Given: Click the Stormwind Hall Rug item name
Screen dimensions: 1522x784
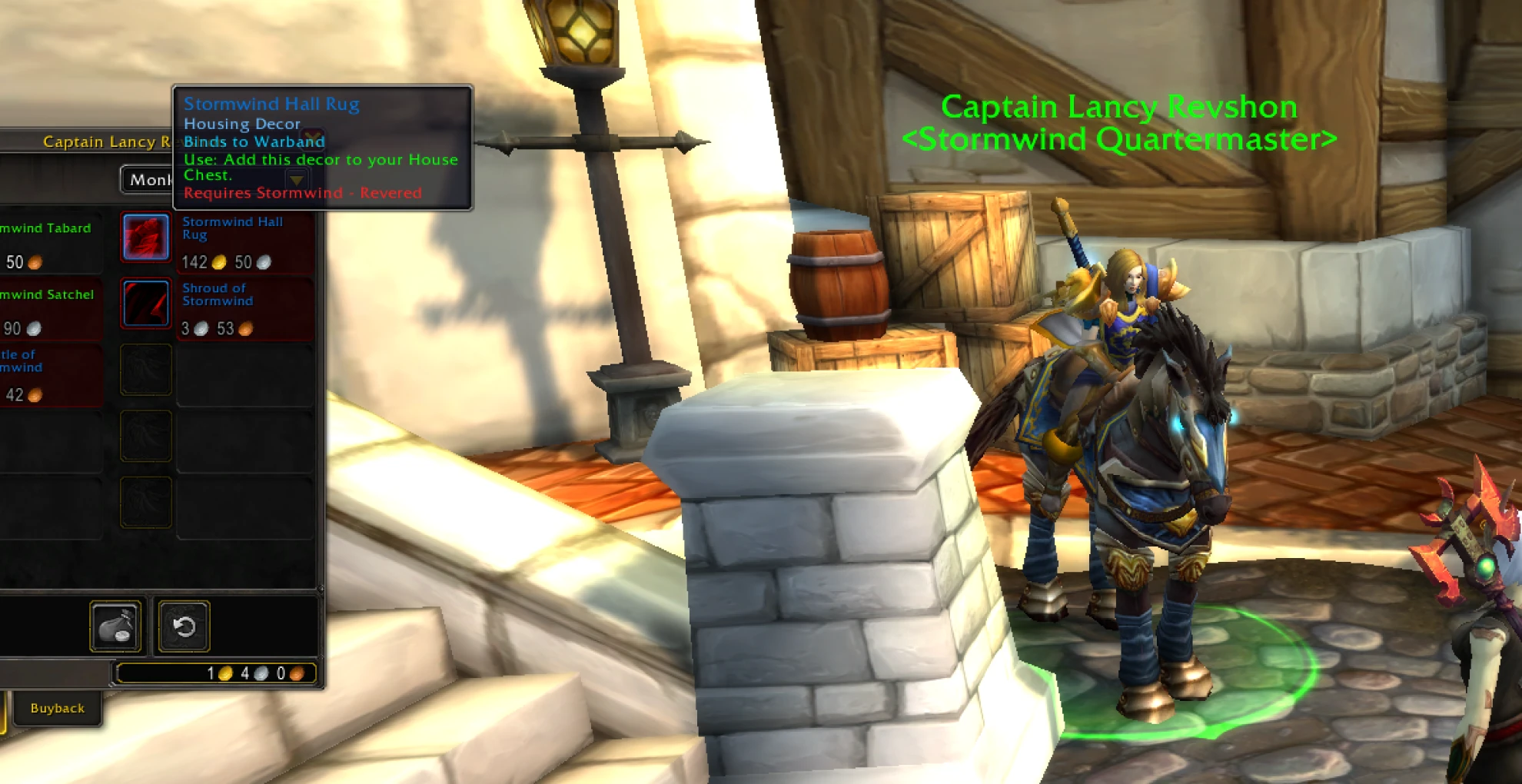Looking at the screenshot, I should point(234,228).
